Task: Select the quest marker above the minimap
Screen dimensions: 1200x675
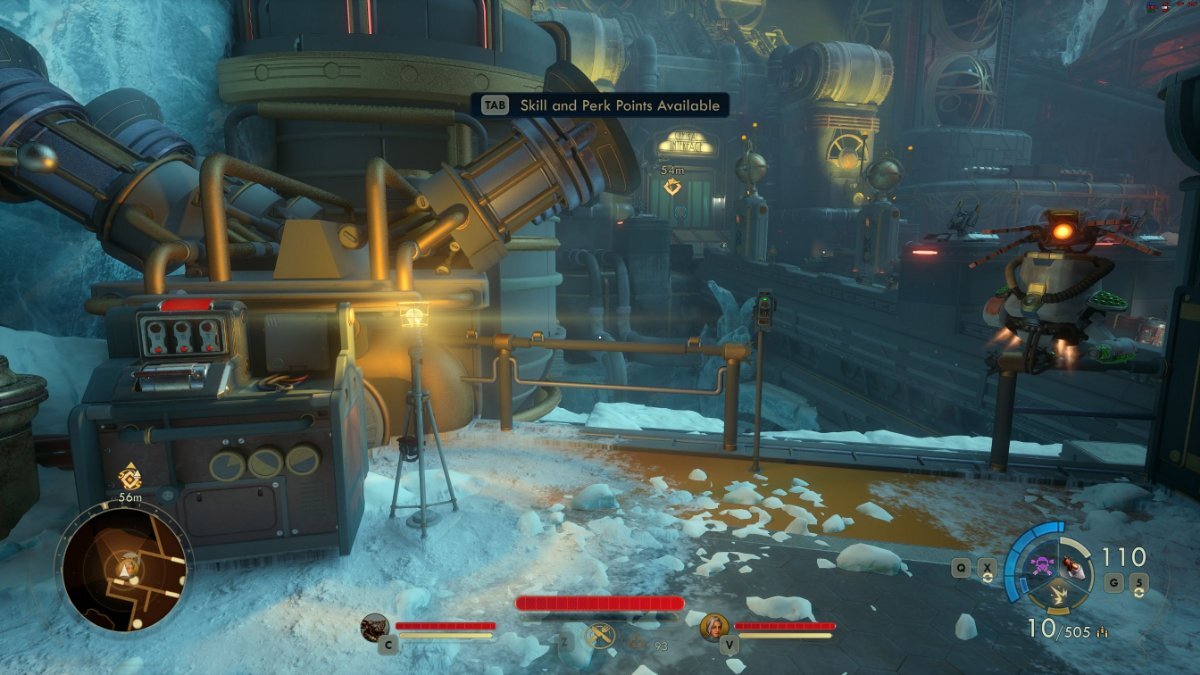Action: click(x=129, y=475)
